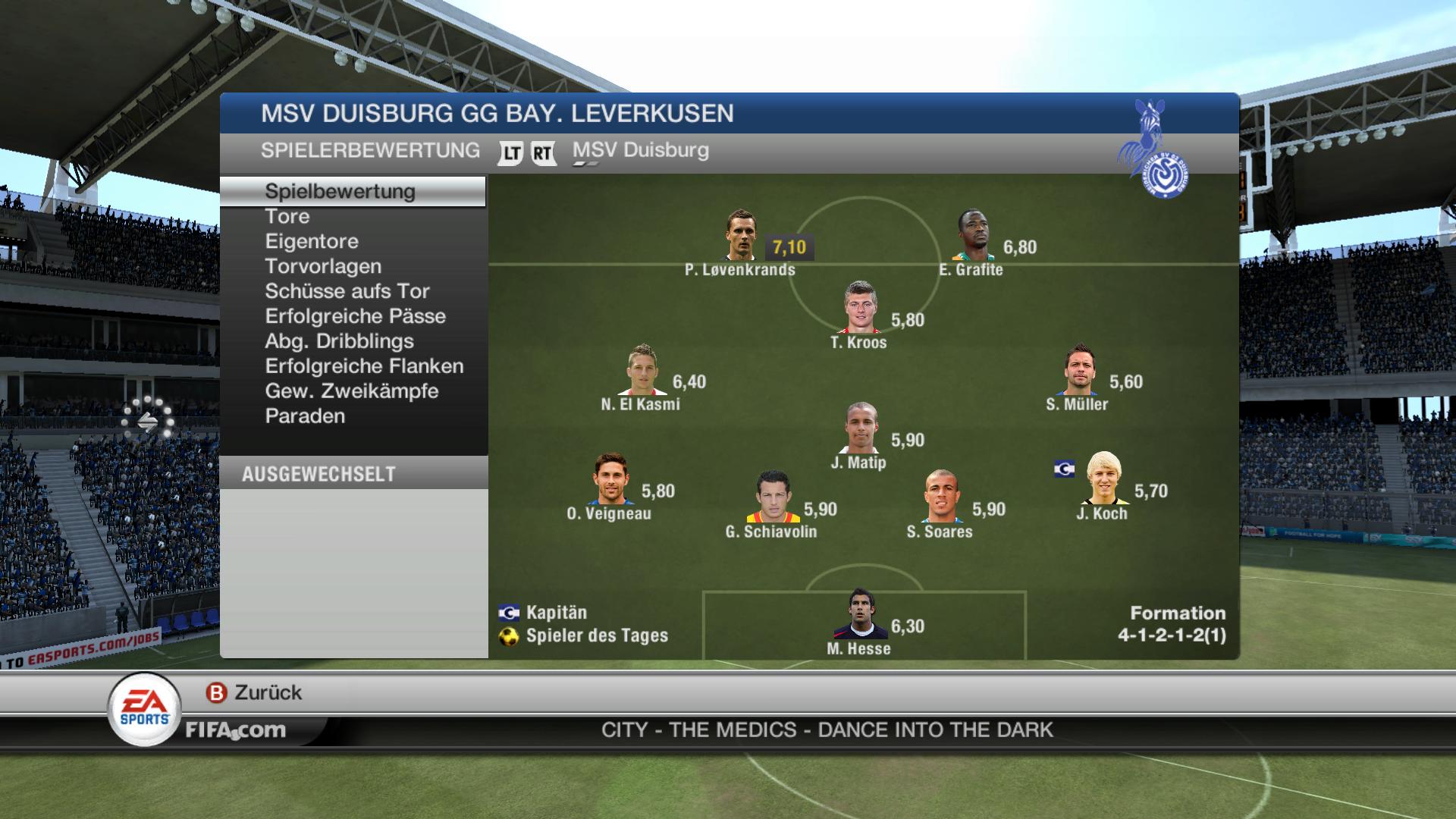The image size is (1456, 819).
Task: Choose Abg. Dribblings in the list
Action: (x=339, y=342)
